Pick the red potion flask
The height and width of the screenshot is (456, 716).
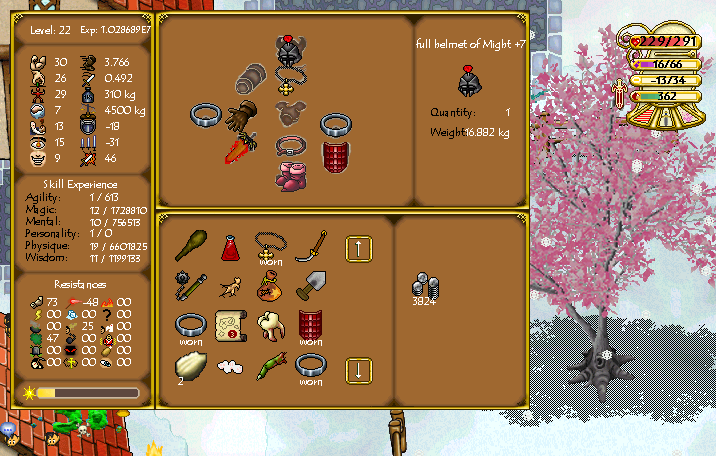(x=230, y=246)
